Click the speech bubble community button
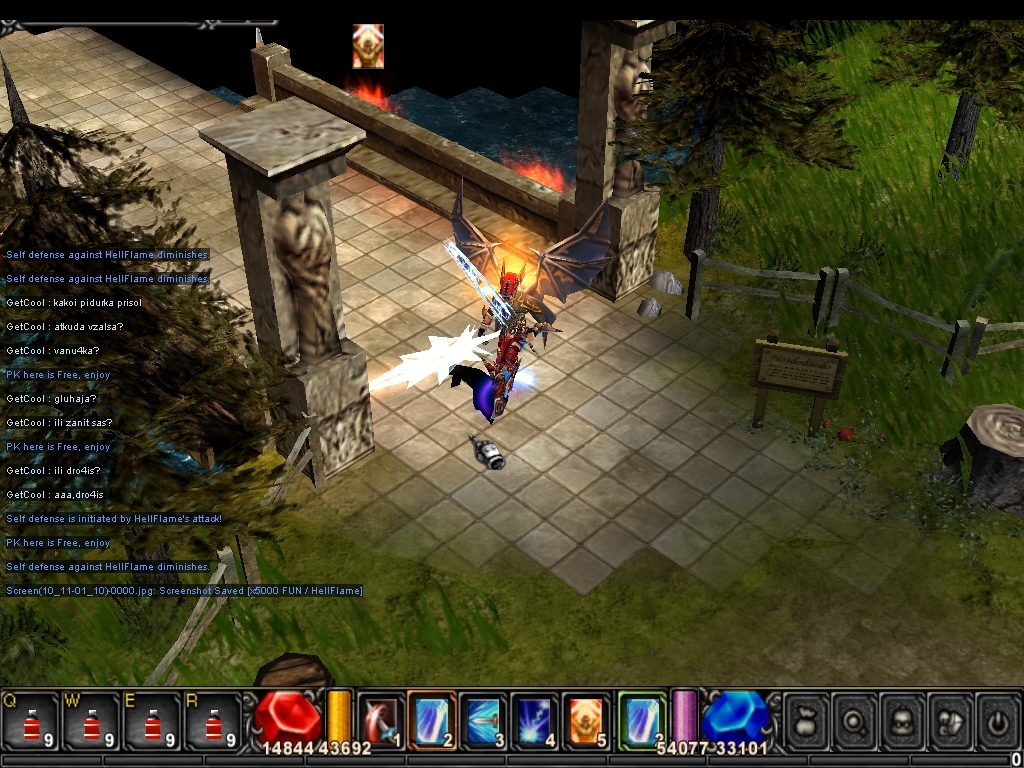1024x768 pixels. coord(951,720)
